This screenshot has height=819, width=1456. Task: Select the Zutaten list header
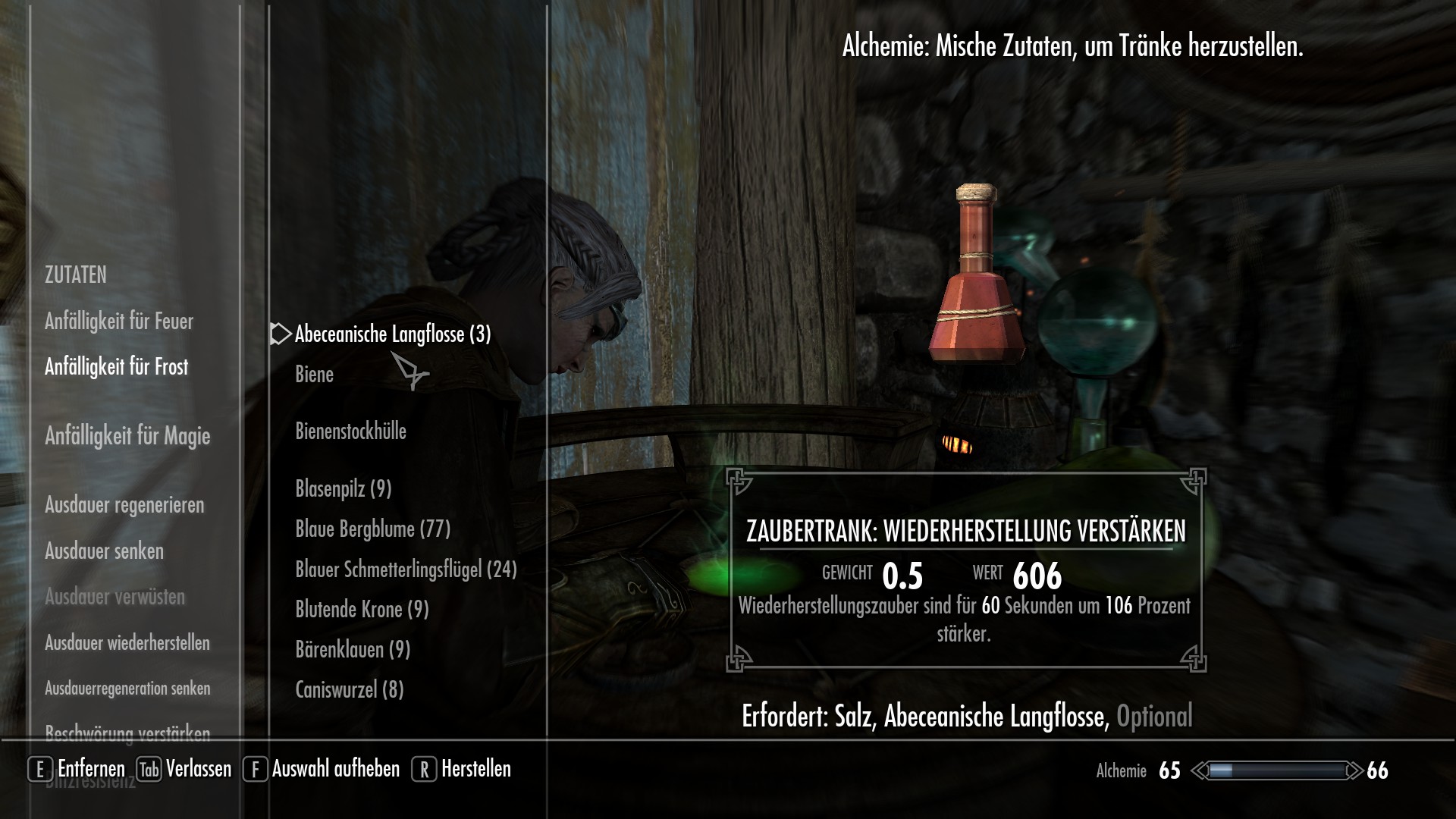click(x=76, y=275)
